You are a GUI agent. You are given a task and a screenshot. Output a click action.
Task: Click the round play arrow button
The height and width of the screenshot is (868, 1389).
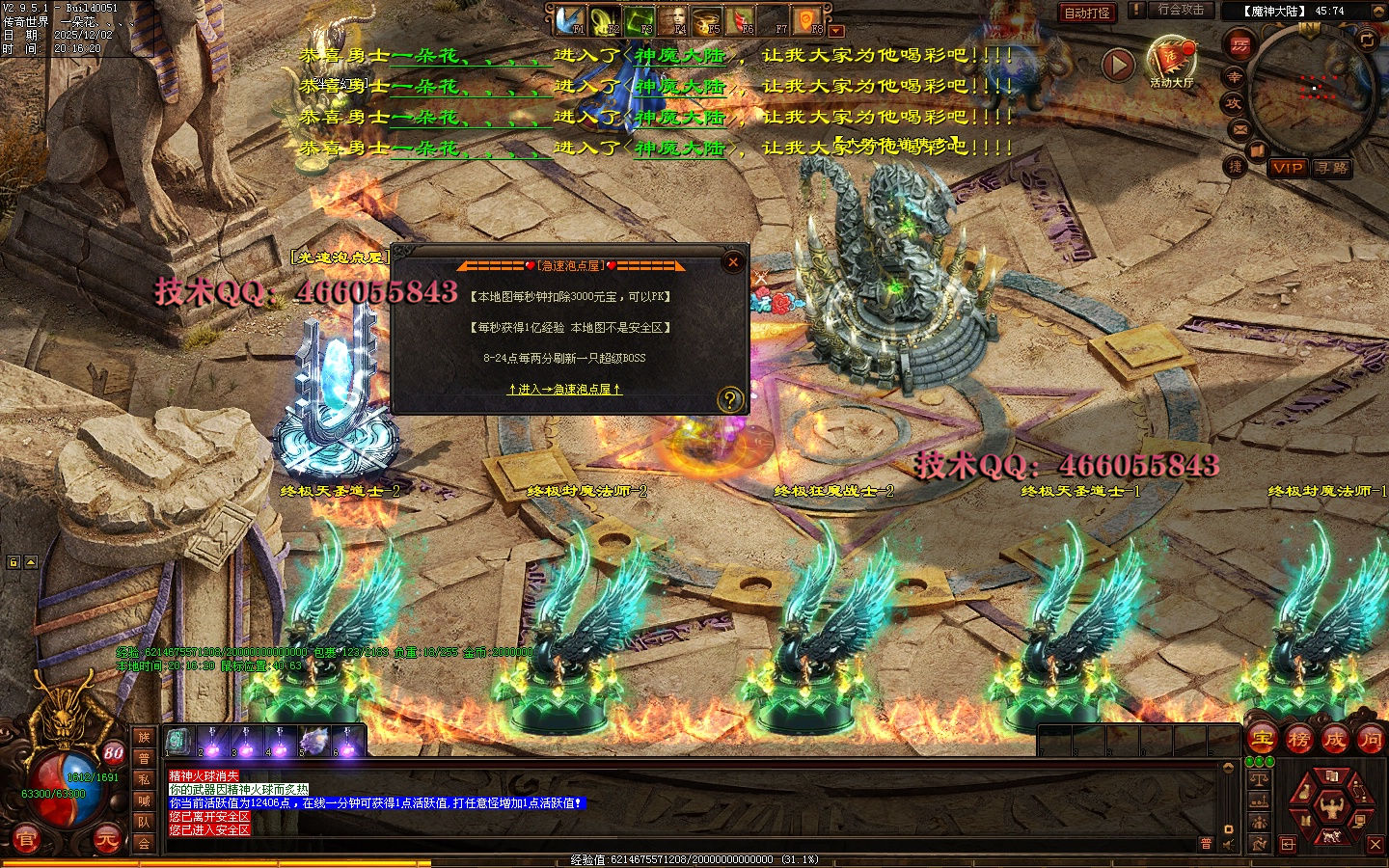1118,65
